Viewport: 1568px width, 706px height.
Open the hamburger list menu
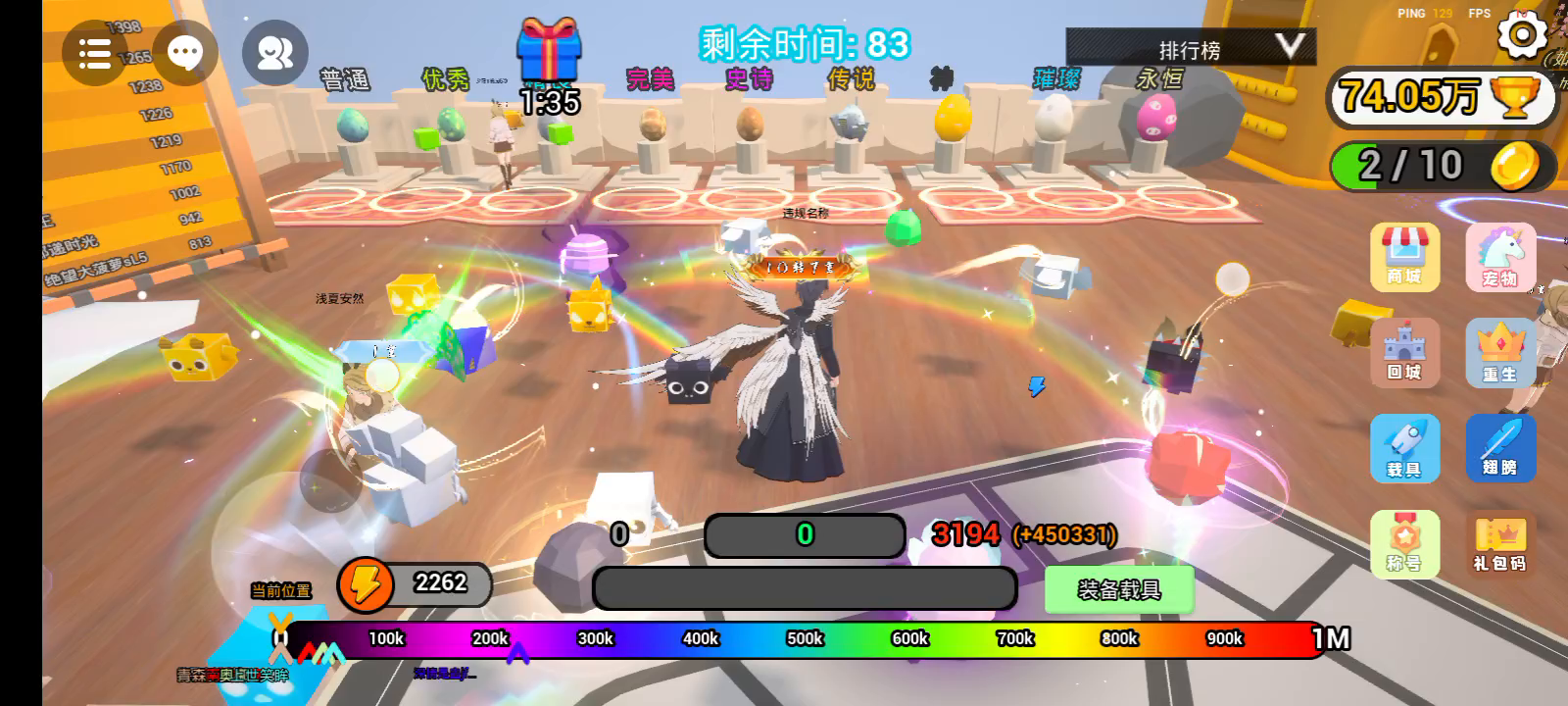pos(94,53)
